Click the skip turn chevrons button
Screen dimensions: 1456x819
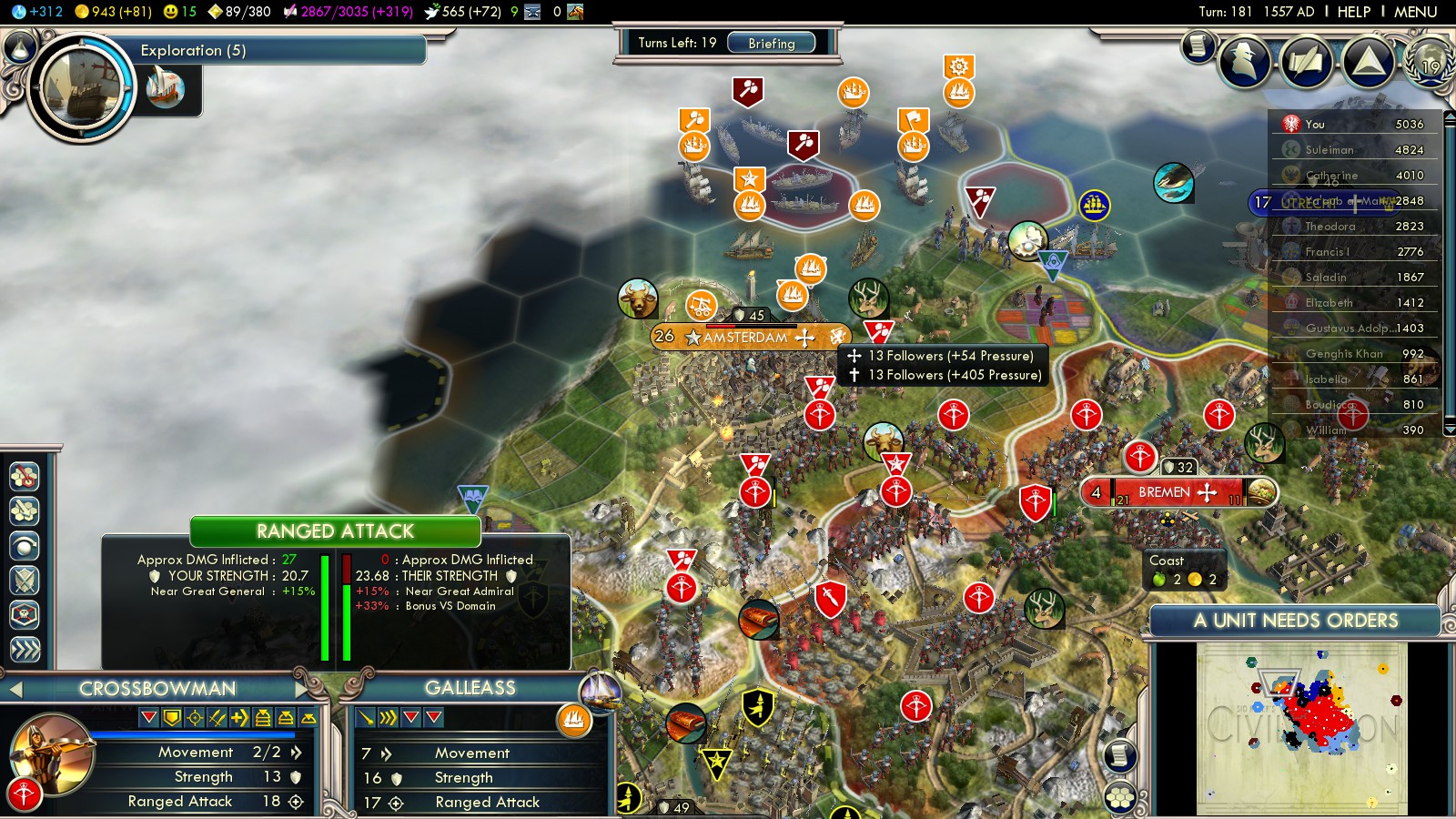click(25, 650)
